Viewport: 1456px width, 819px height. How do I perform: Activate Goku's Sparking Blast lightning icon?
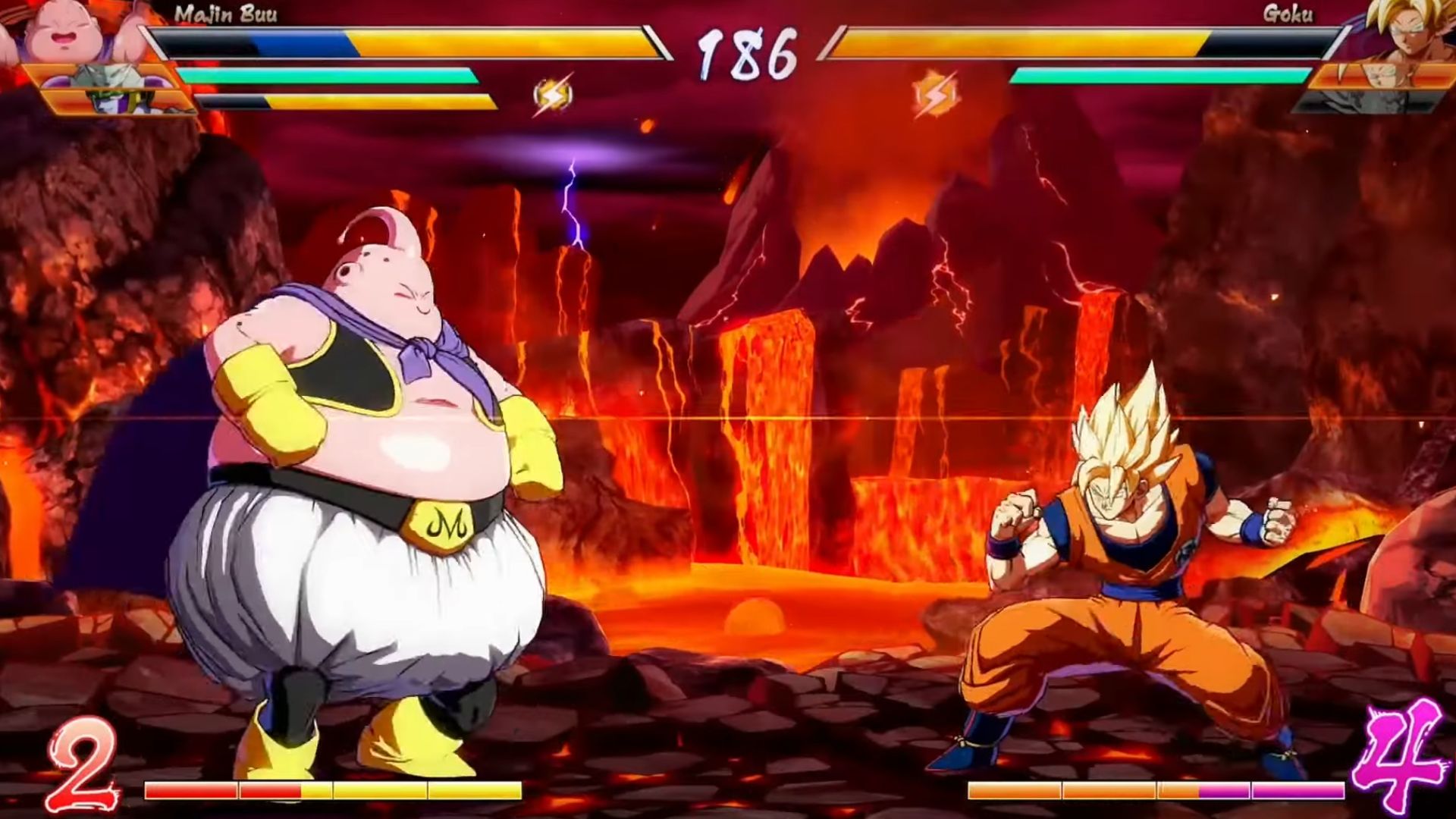934,95
